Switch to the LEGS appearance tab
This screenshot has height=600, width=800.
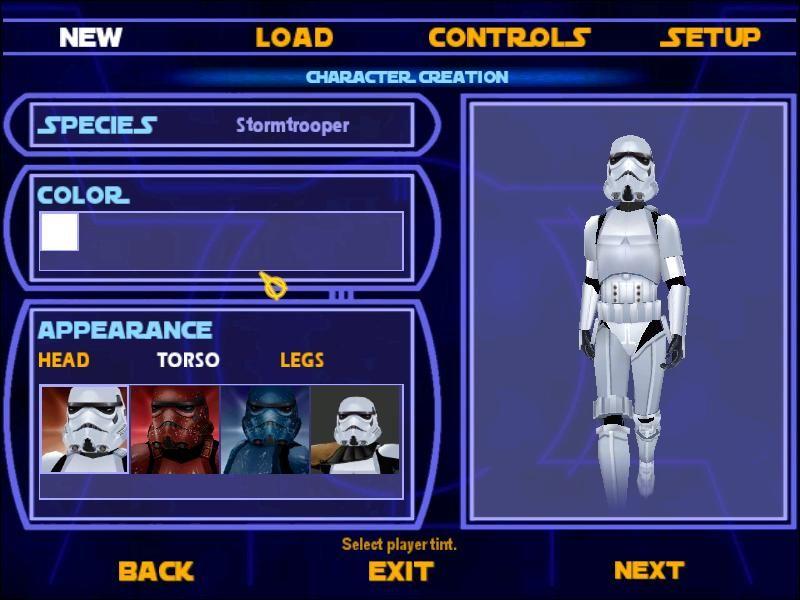[302, 360]
